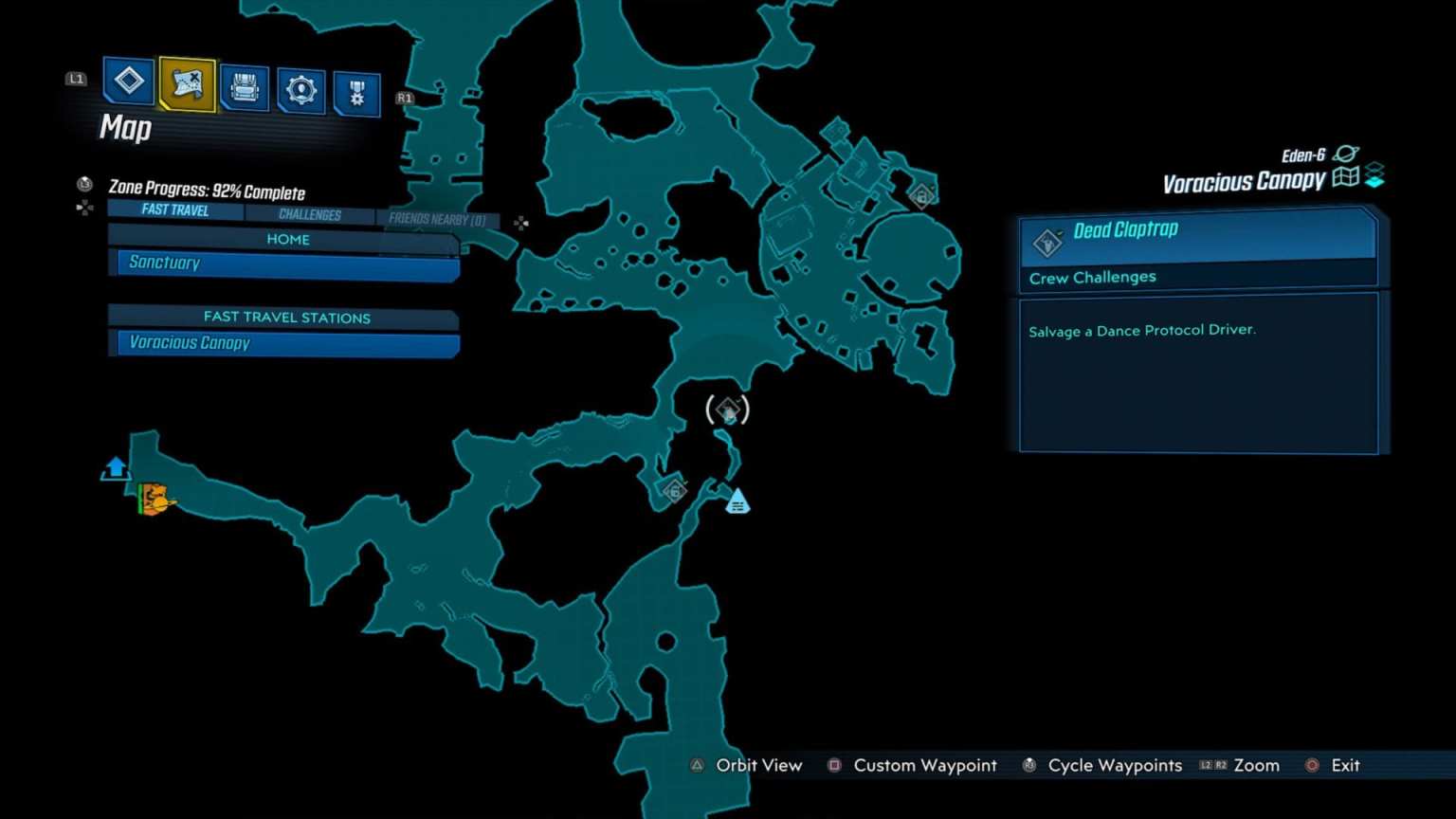Image resolution: width=1456 pixels, height=819 pixels.
Task: Travel to Sanctuary via the Home button
Action: [x=284, y=263]
